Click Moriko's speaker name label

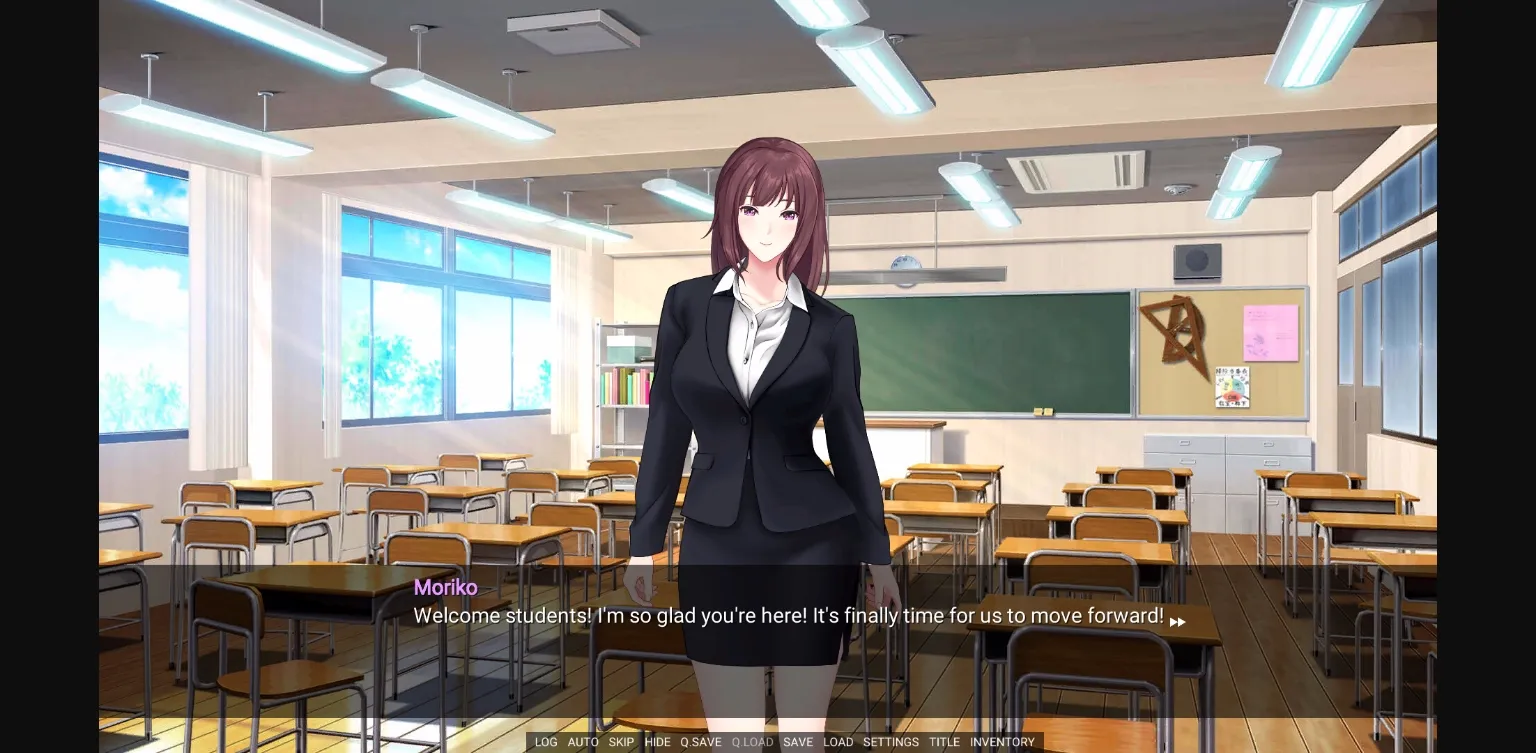click(x=445, y=588)
